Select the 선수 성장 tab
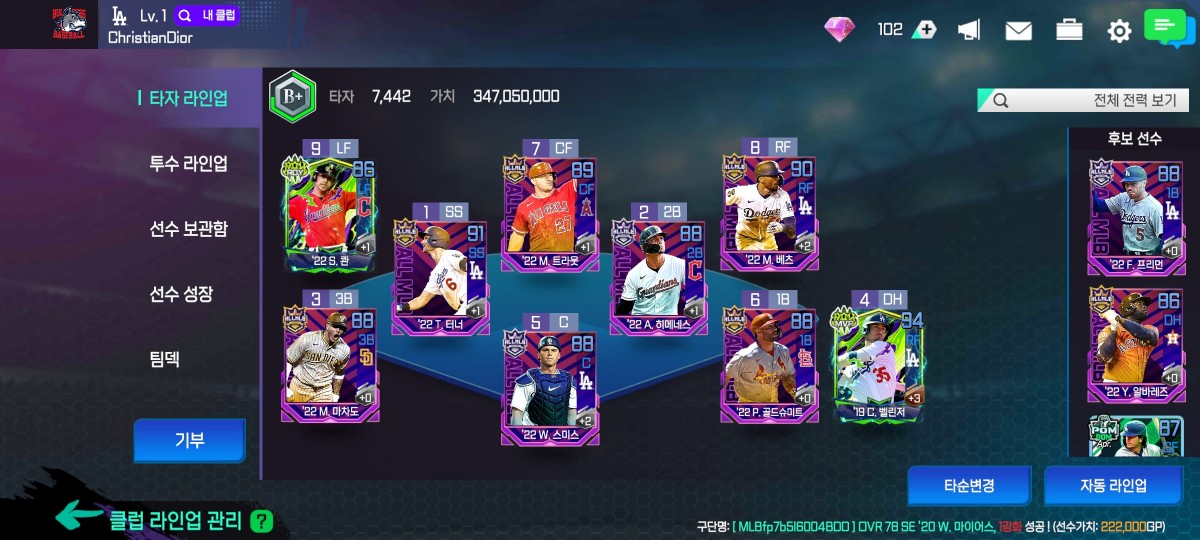This screenshot has width=1200, height=540. click(181, 294)
